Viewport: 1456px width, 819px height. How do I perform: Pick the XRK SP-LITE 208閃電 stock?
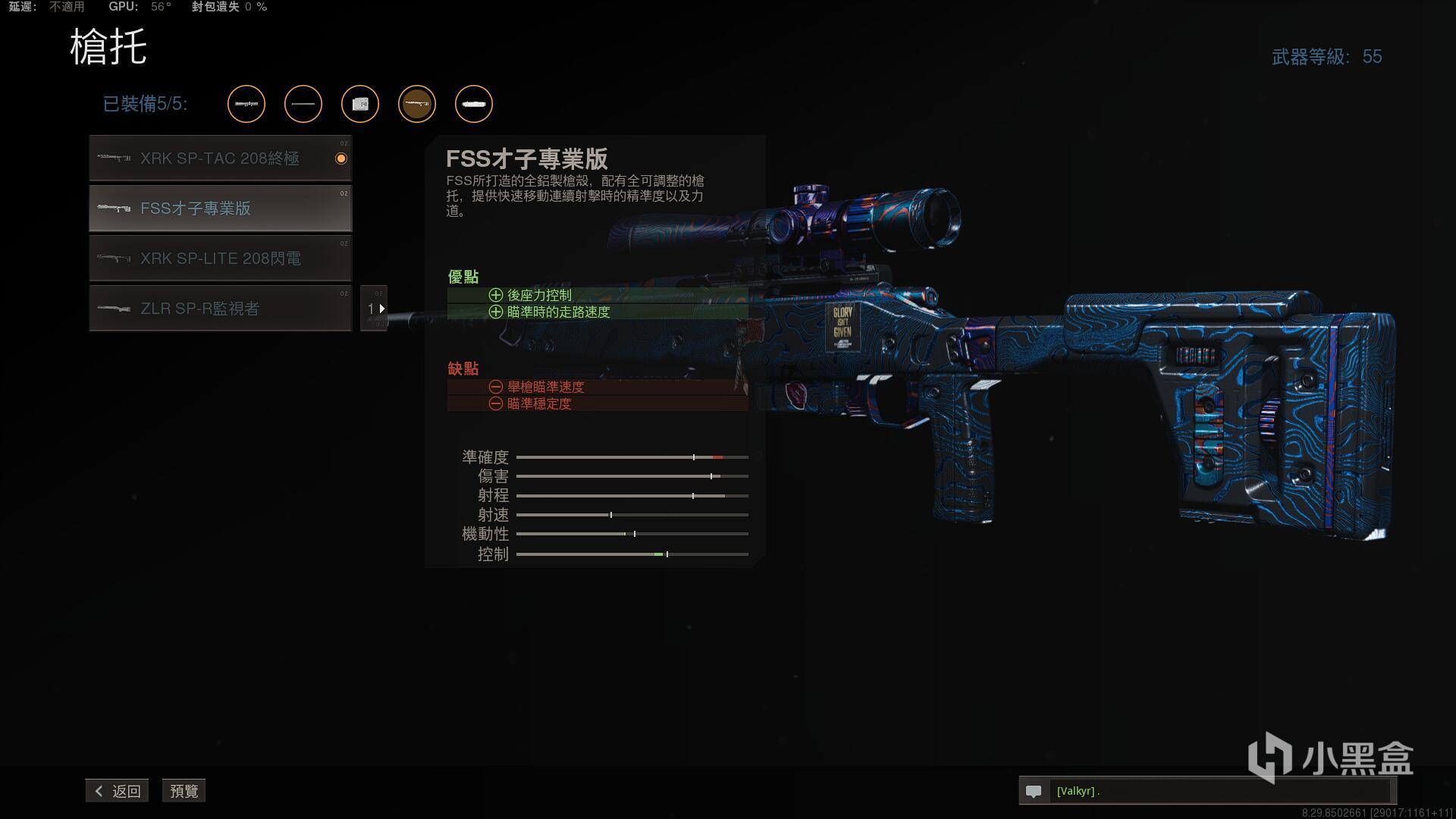[x=220, y=259]
